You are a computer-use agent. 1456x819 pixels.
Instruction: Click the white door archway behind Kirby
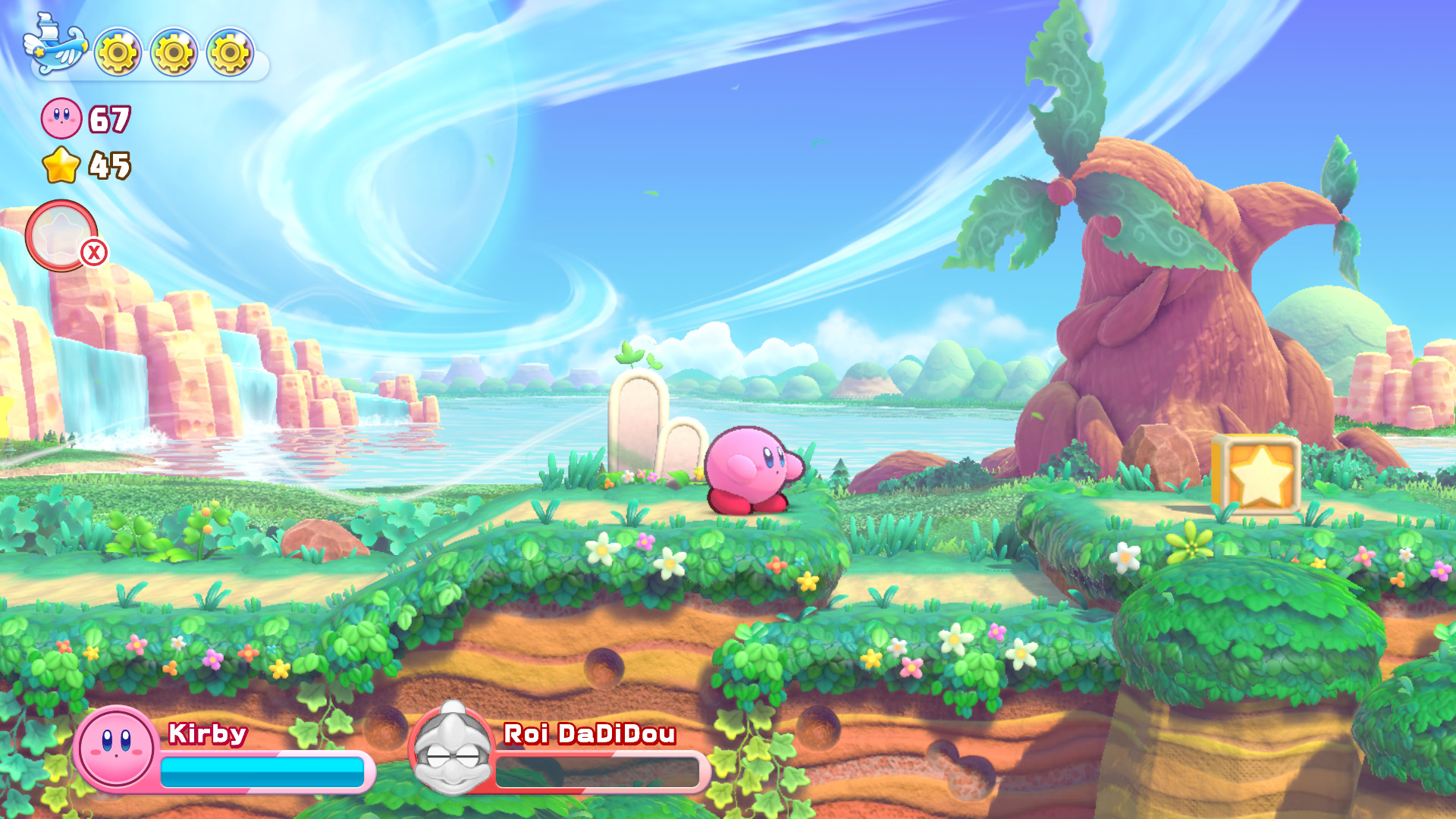637,421
